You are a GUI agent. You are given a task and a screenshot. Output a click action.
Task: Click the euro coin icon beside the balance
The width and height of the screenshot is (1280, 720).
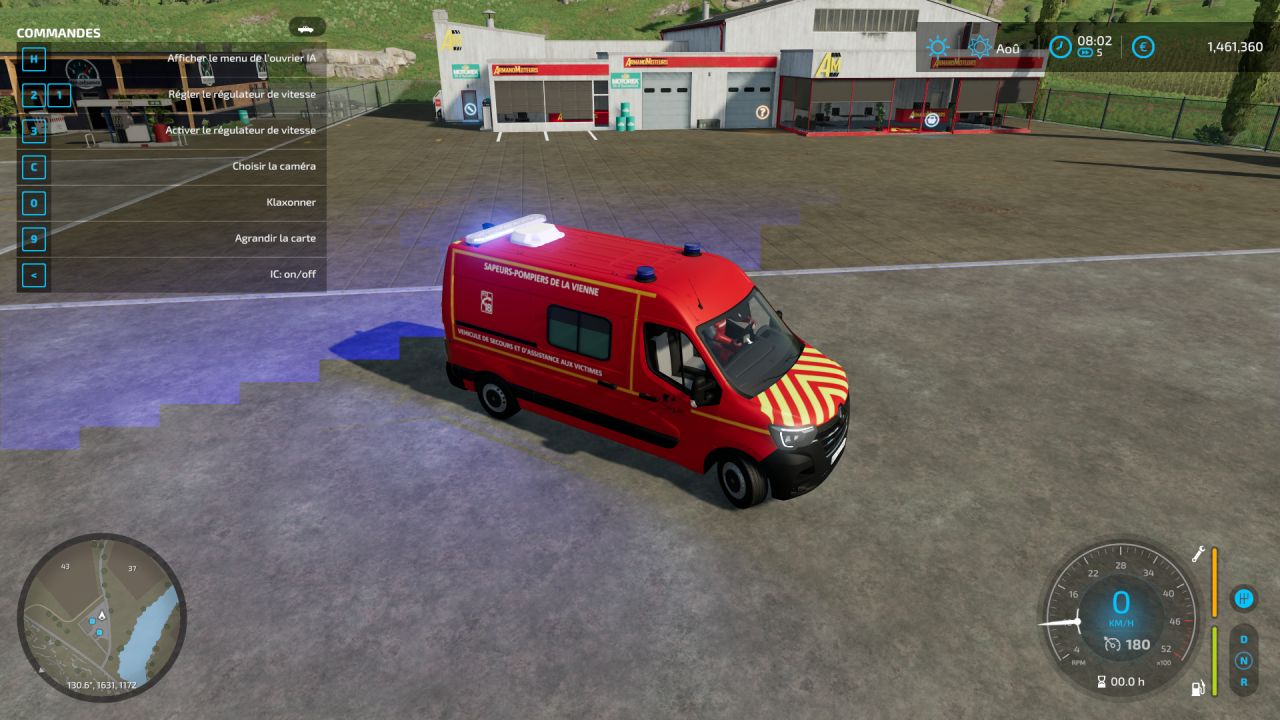click(1143, 46)
